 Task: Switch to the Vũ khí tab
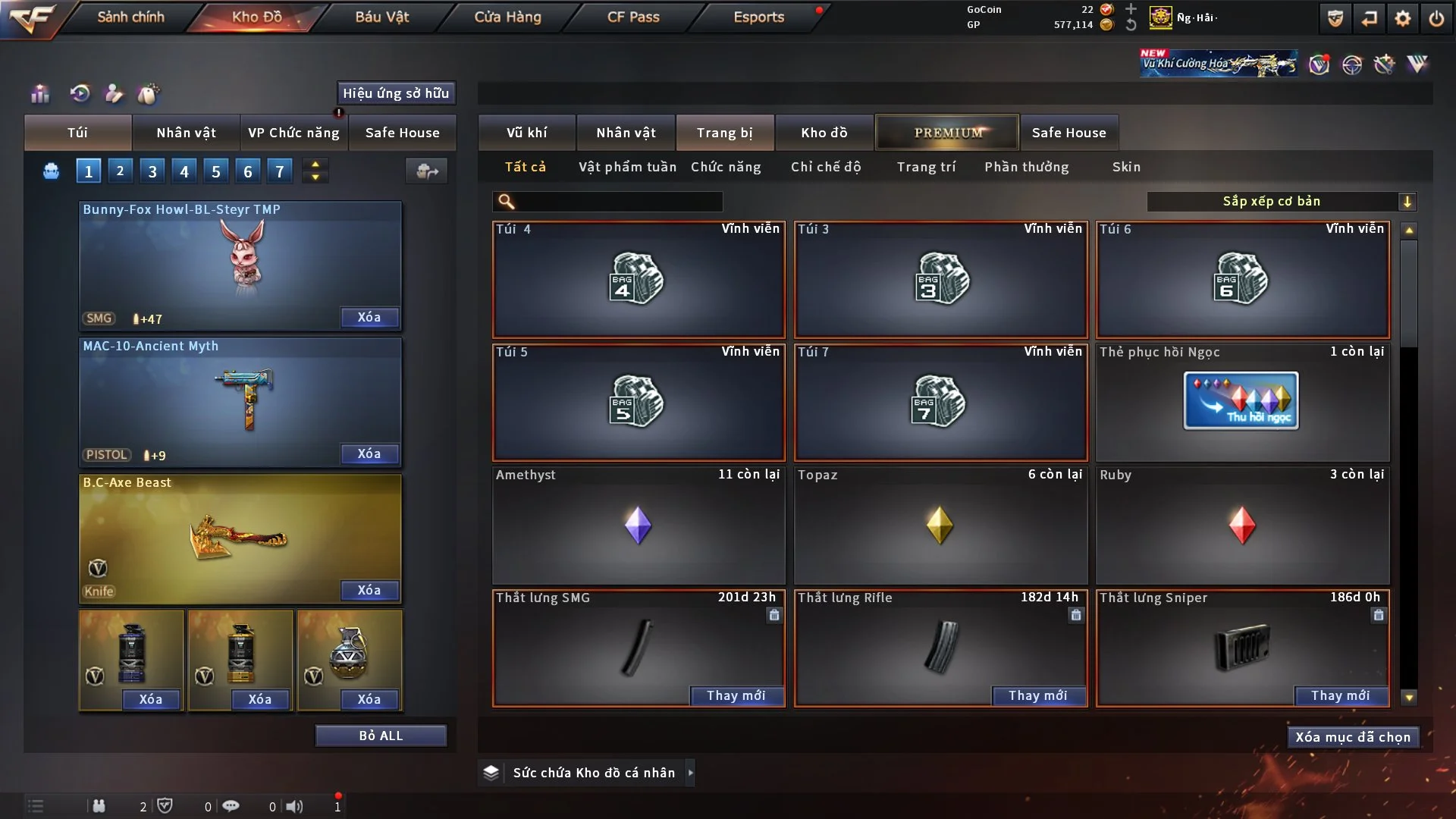click(x=526, y=133)
